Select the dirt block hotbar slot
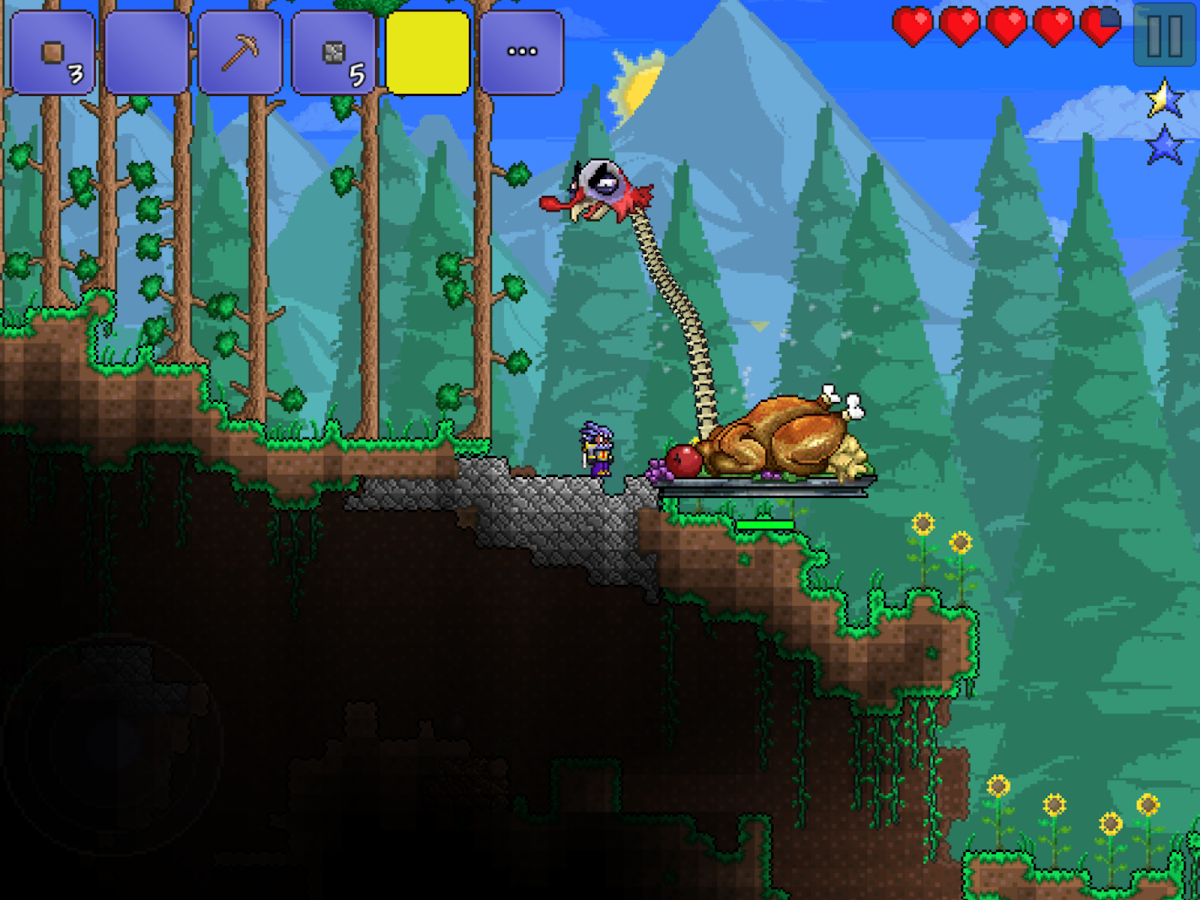The width and height of the screenshot is (1200, 900). click(52, 53)
